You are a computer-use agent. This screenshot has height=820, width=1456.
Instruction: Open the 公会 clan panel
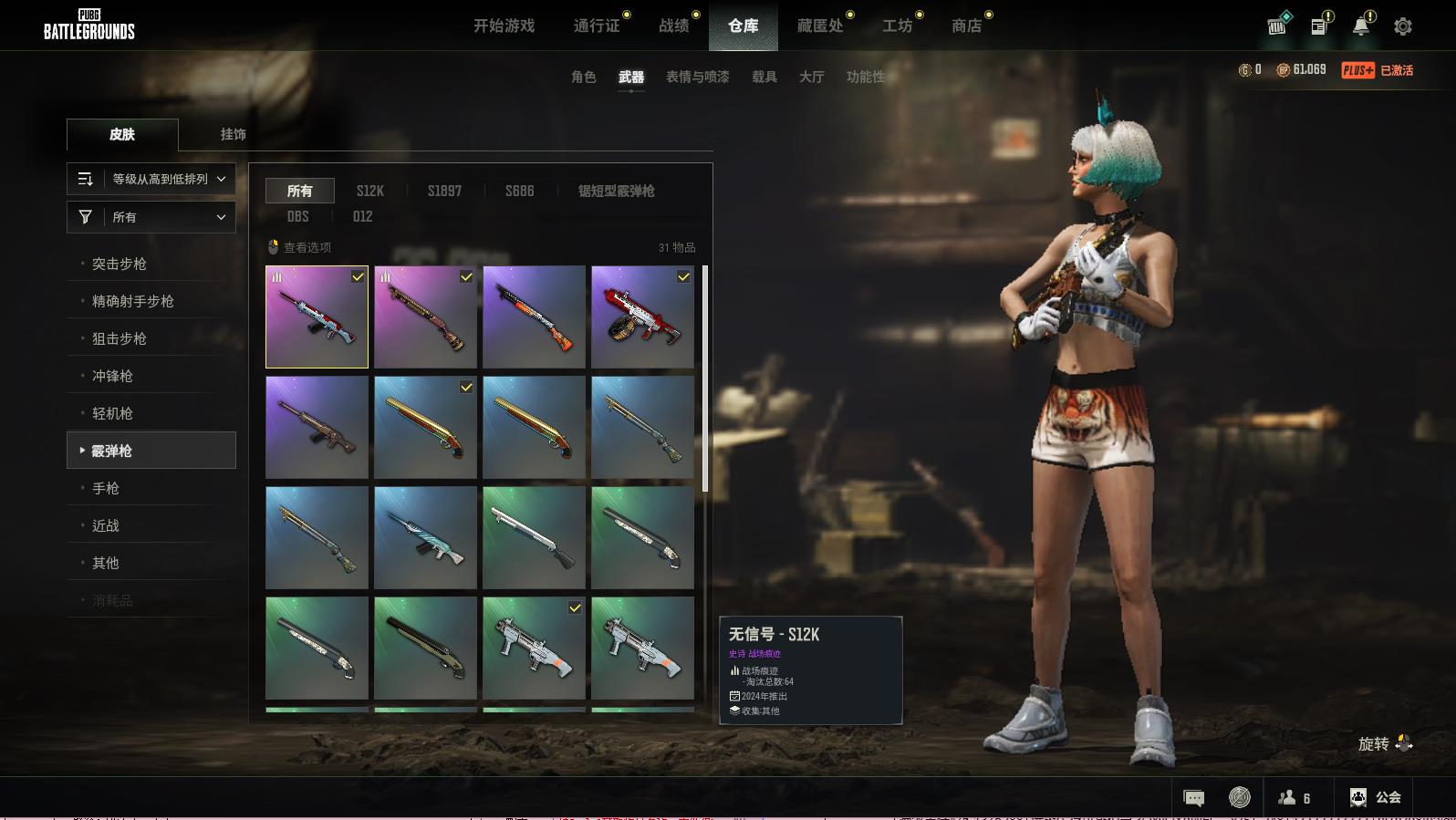[x=1376, y=797]
